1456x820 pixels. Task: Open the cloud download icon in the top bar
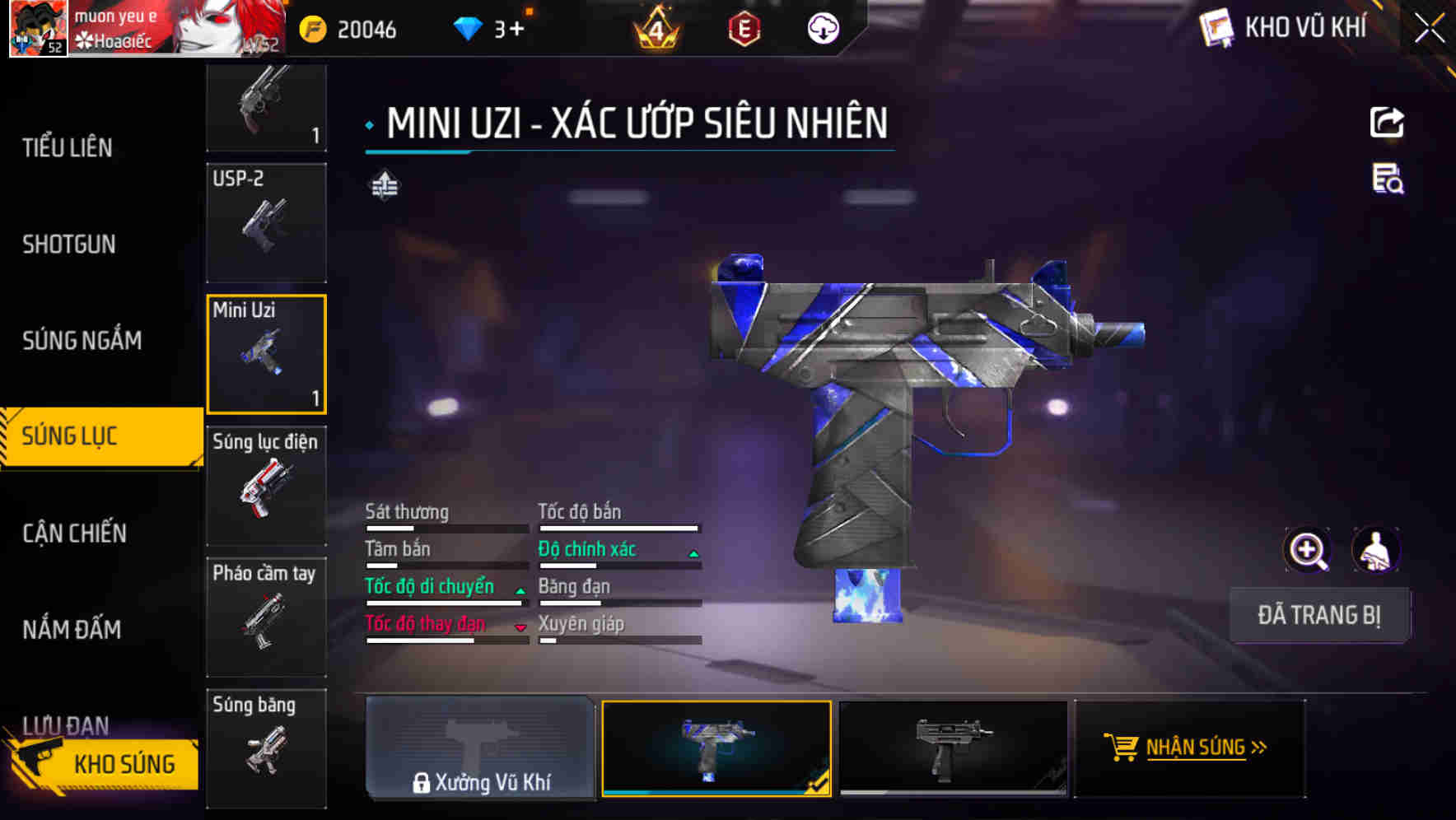tap(822, 30)
